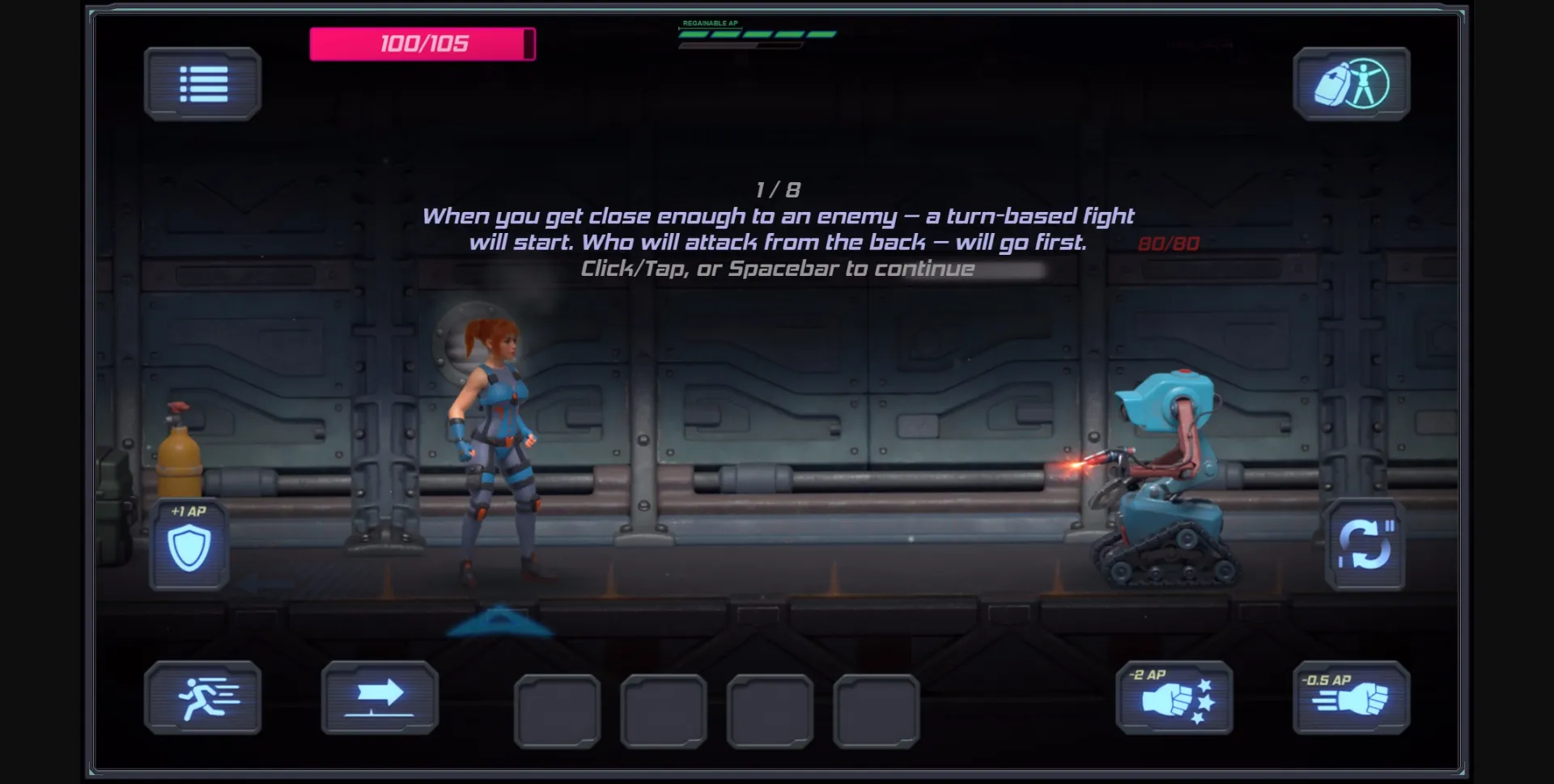Viewport: 1554px width, 784px height.
Task: Select the run action icon
Action: point(203,697)
